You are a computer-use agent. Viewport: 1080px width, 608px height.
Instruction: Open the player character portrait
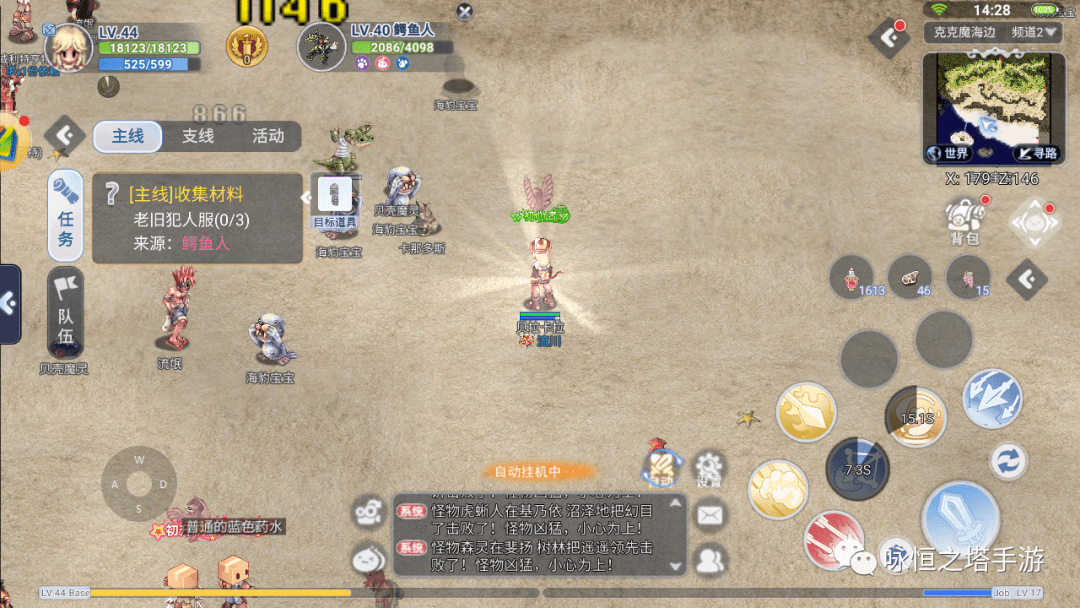tap(69, 46)
